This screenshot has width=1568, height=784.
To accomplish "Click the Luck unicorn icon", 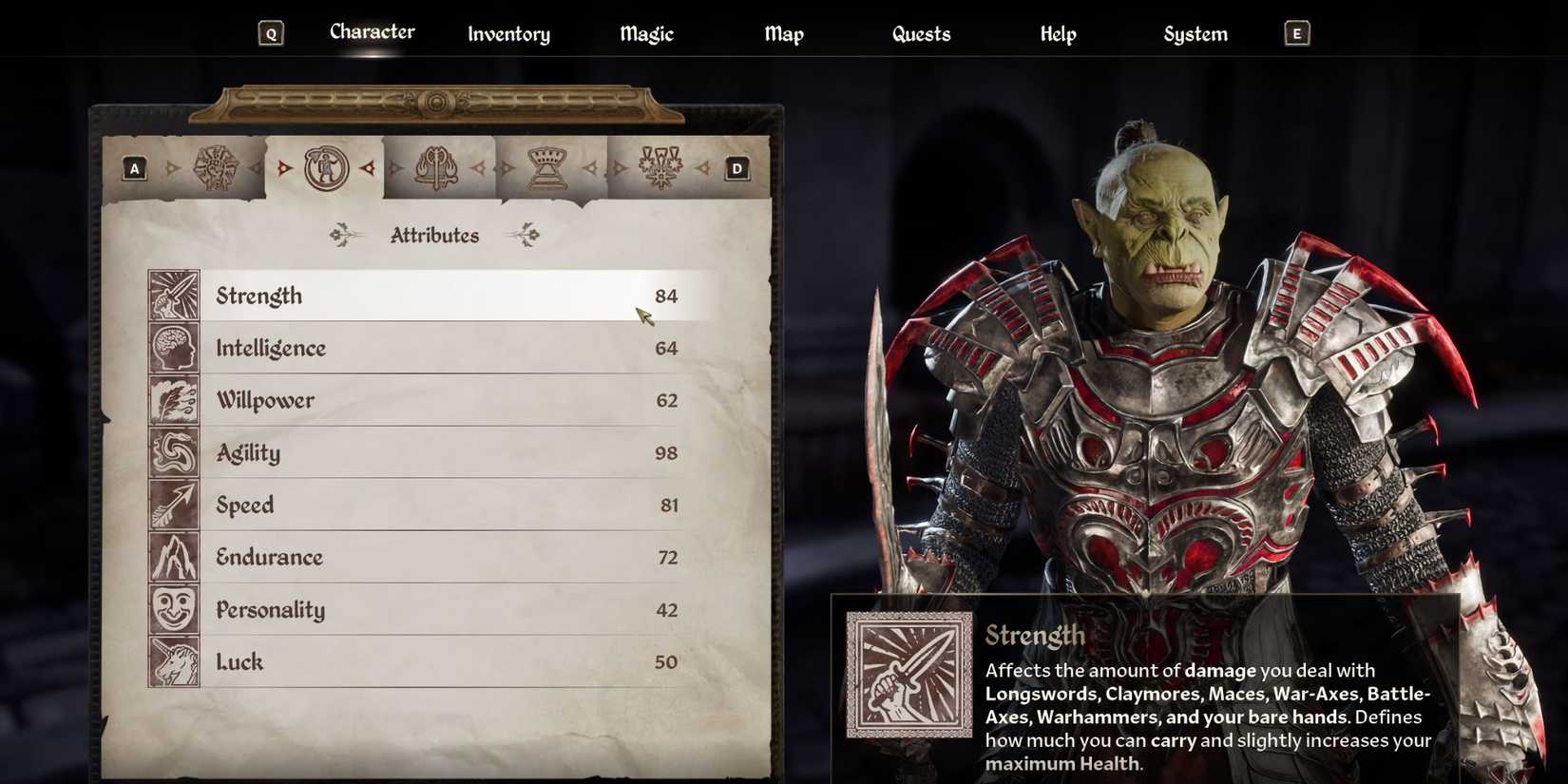I will point(173,661).
